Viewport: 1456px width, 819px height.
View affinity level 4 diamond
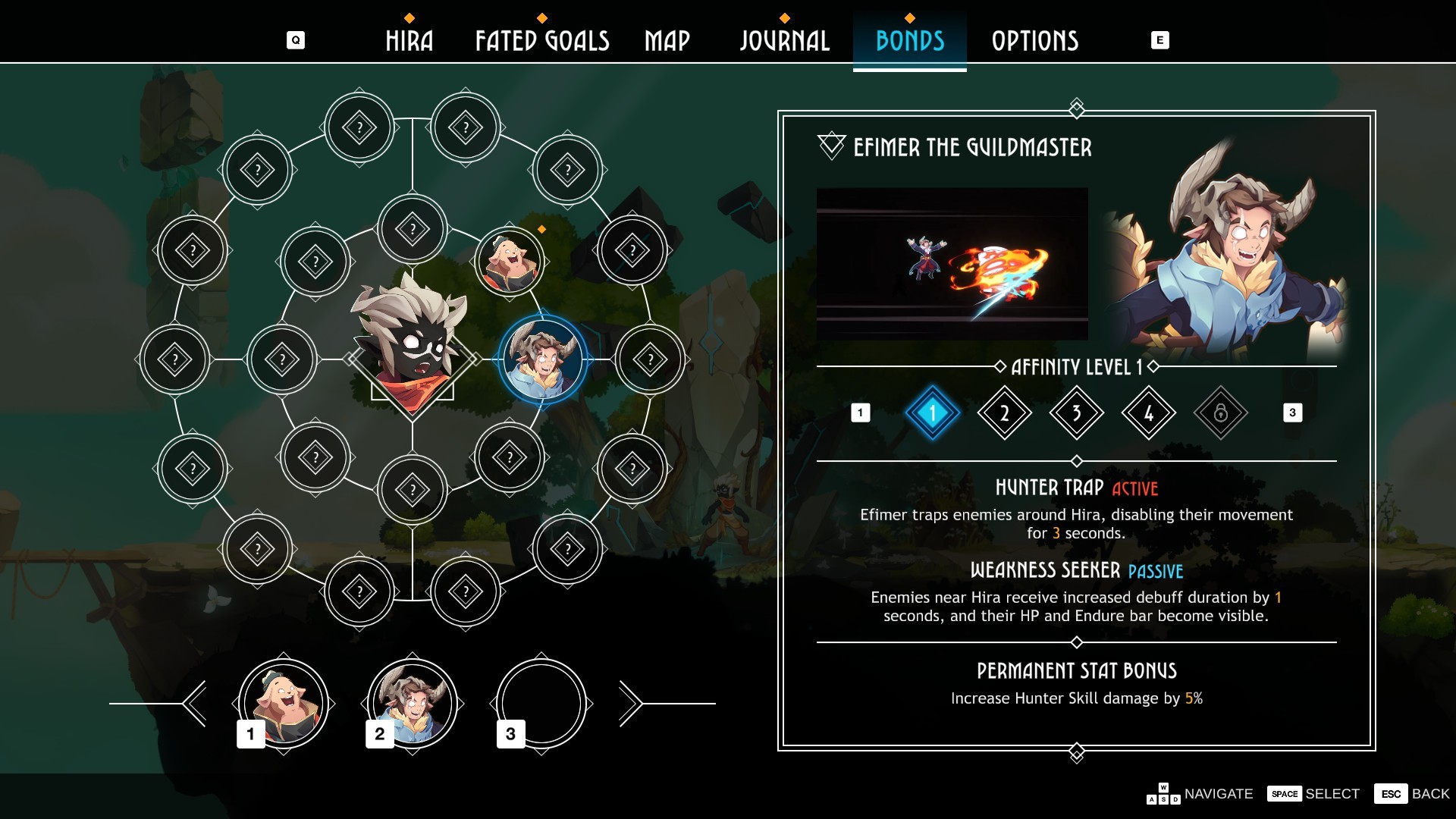click(1148, 413)
